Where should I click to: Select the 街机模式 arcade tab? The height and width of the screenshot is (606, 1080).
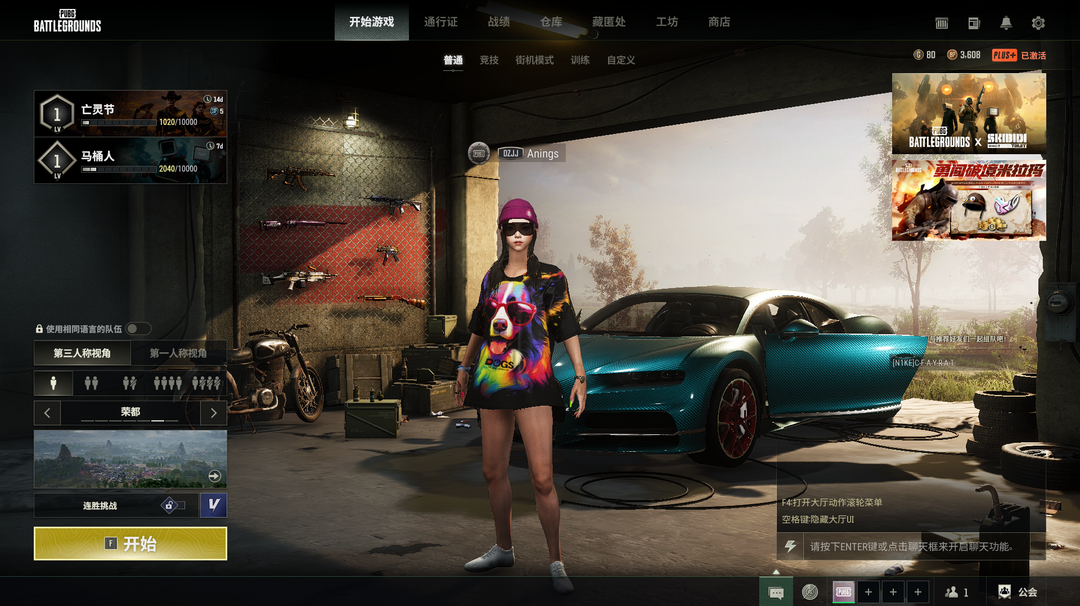click(534, 60)
